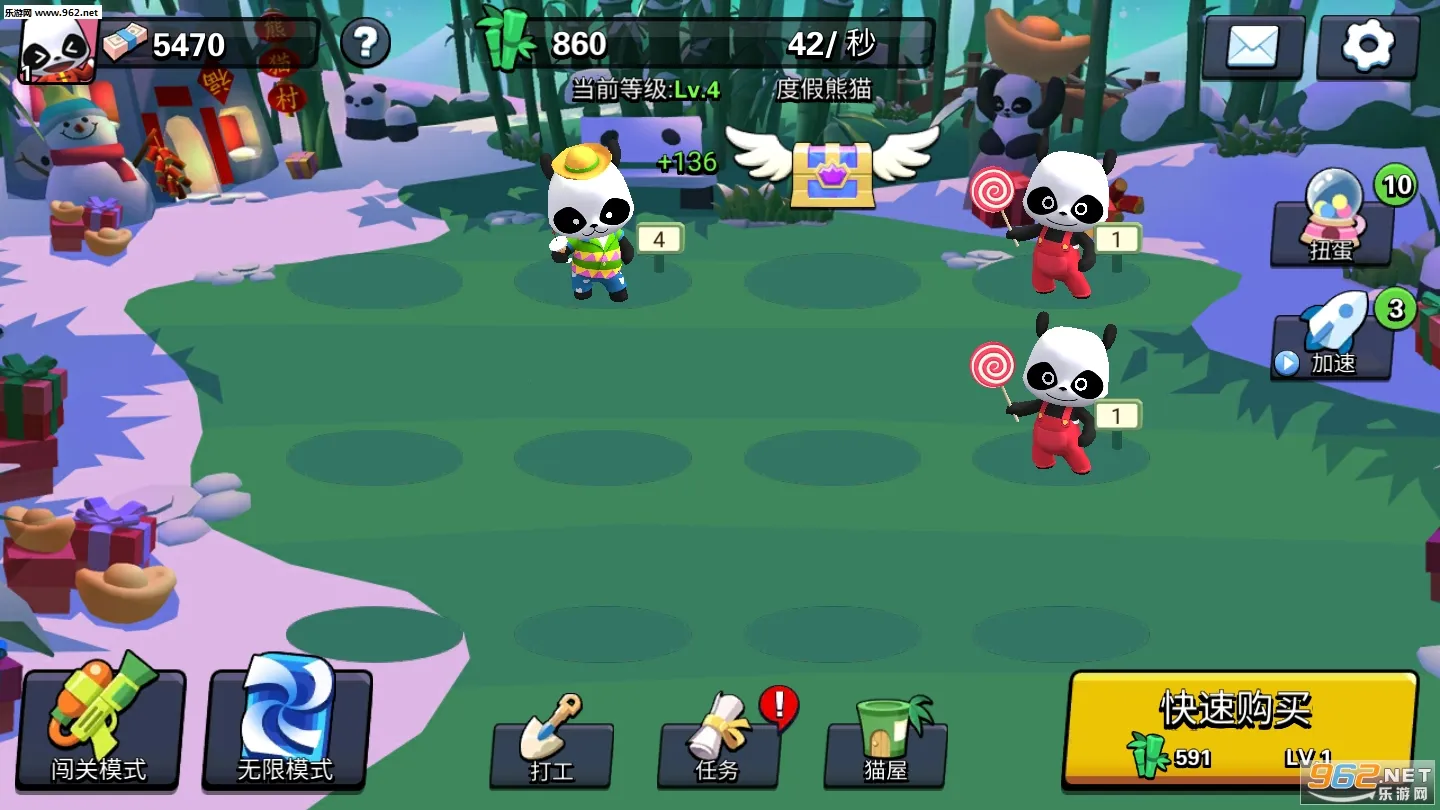
Task: Open the mail envelope inbox
Action: coord(1253,46)
